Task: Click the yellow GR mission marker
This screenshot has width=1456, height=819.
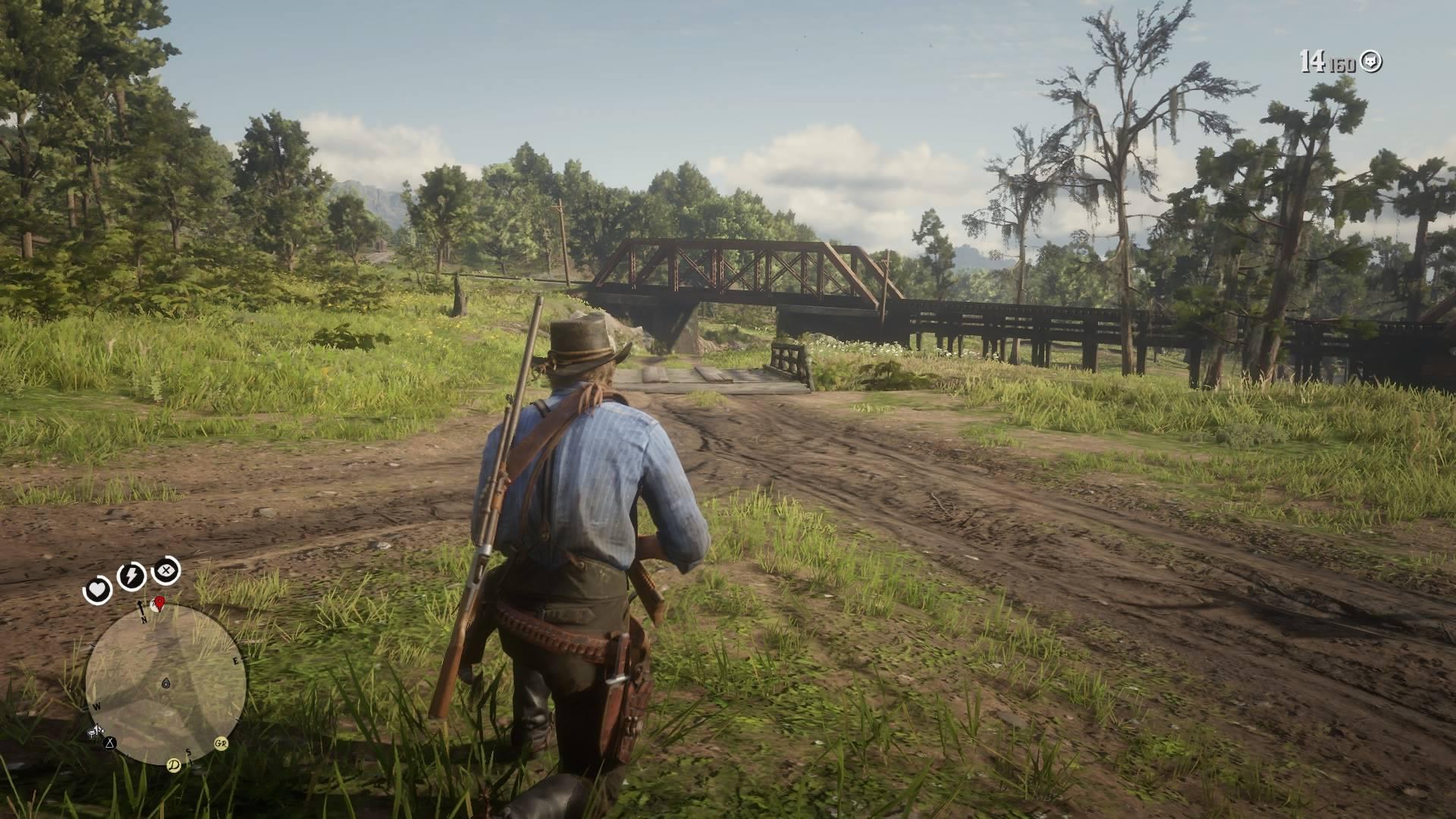Action: (221, 743)
